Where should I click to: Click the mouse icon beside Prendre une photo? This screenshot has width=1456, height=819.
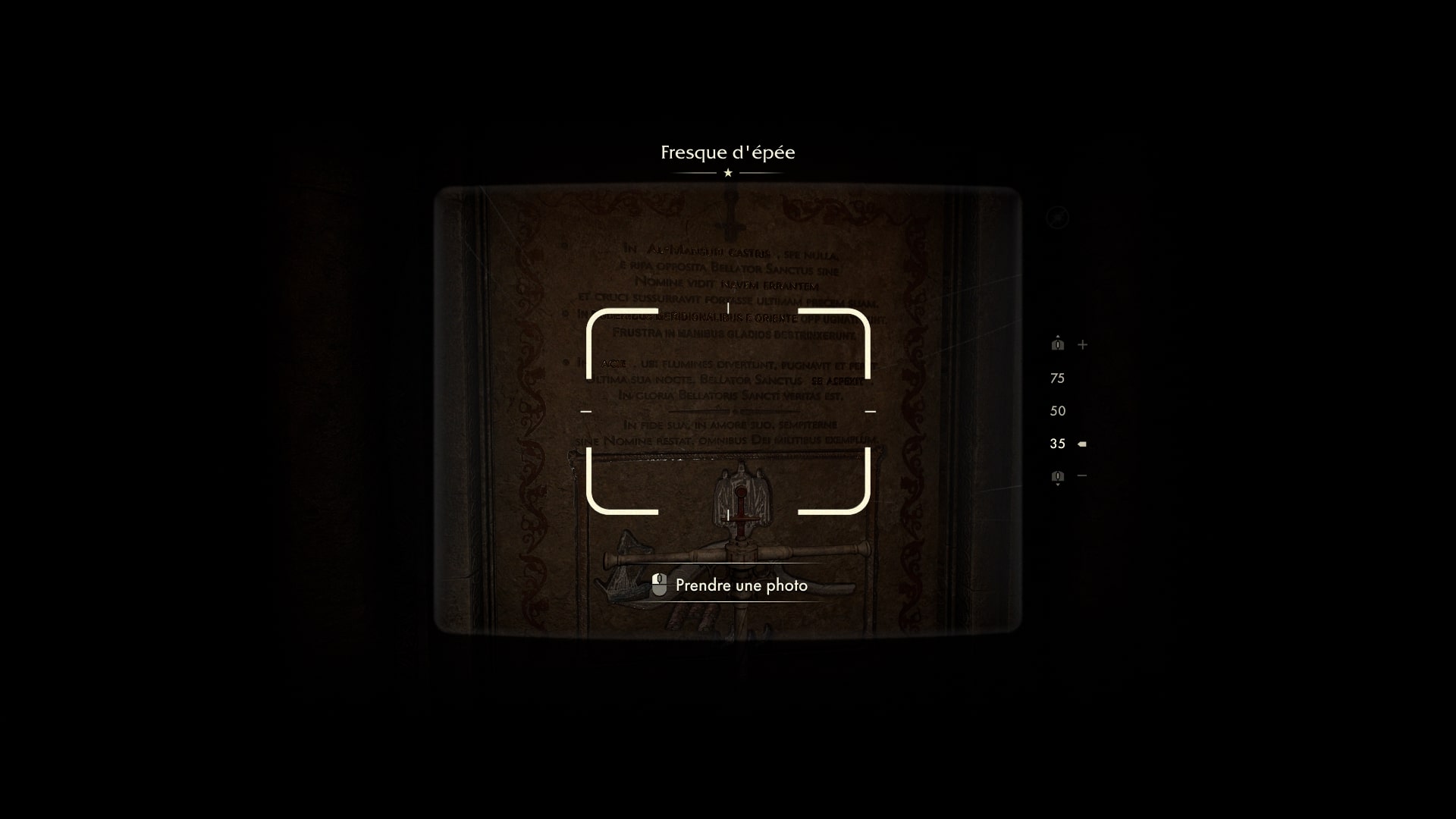[x=659, y=585]
